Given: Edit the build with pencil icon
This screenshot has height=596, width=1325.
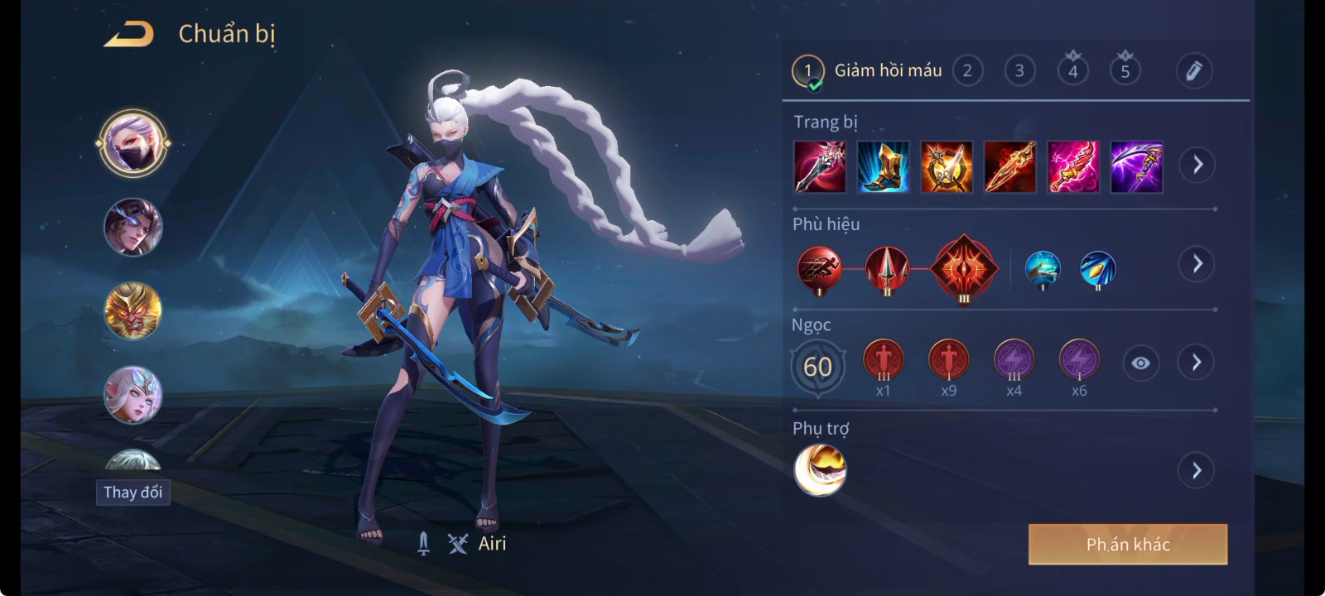Looking at the screenshot, I should click(x=1194, y=70).
